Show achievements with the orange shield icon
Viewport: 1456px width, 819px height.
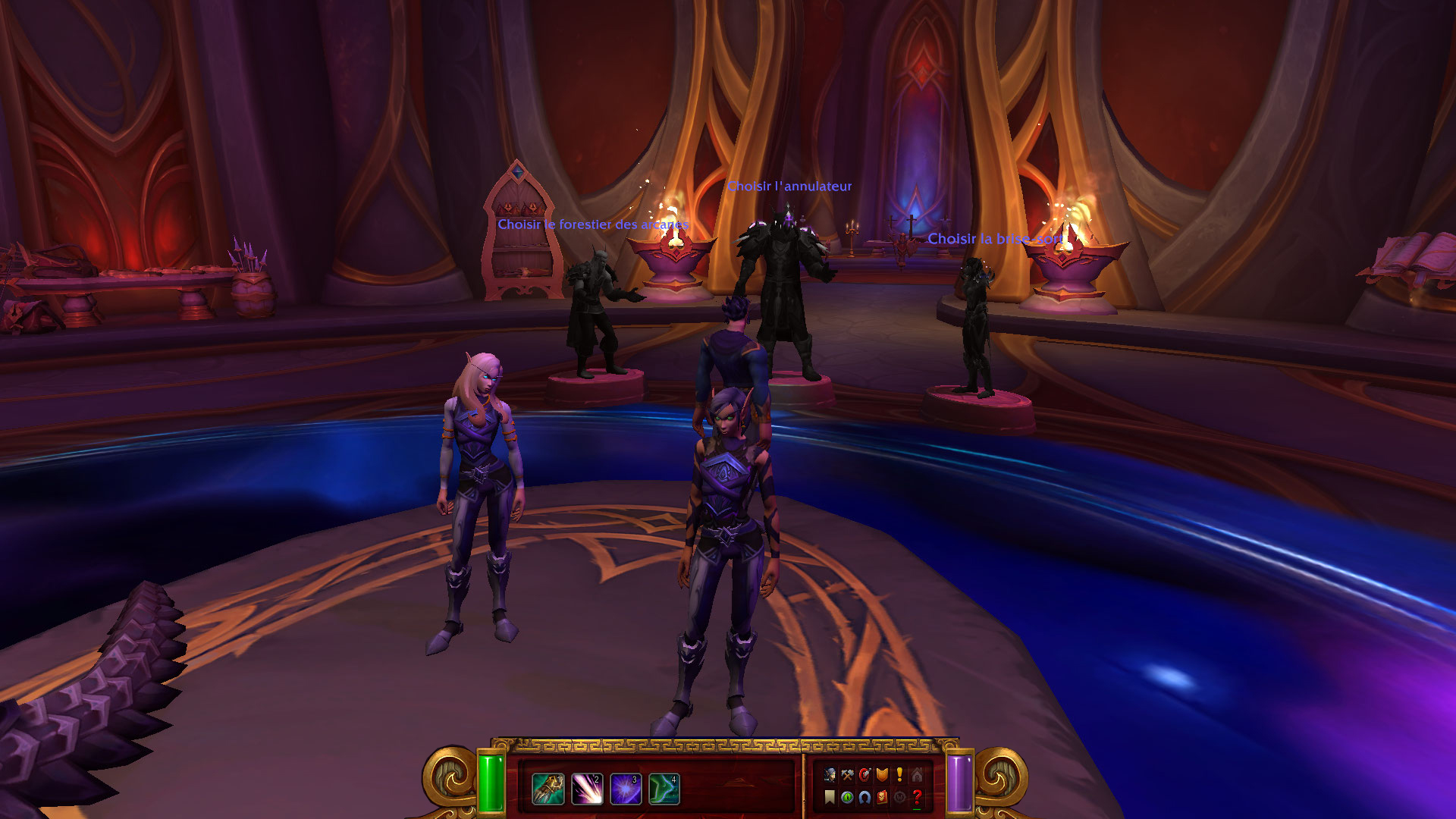882,774
